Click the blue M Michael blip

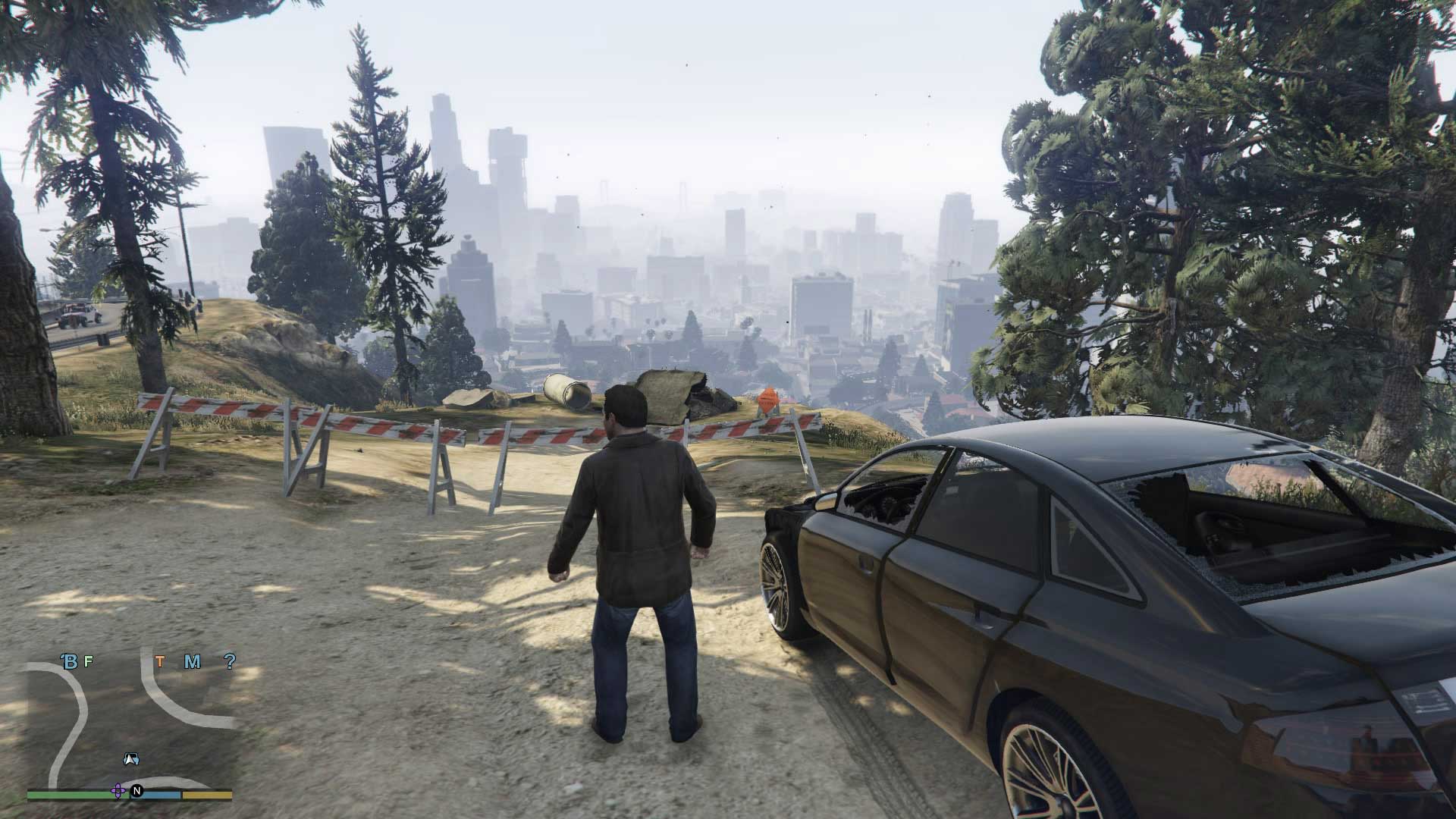[191, 661]
